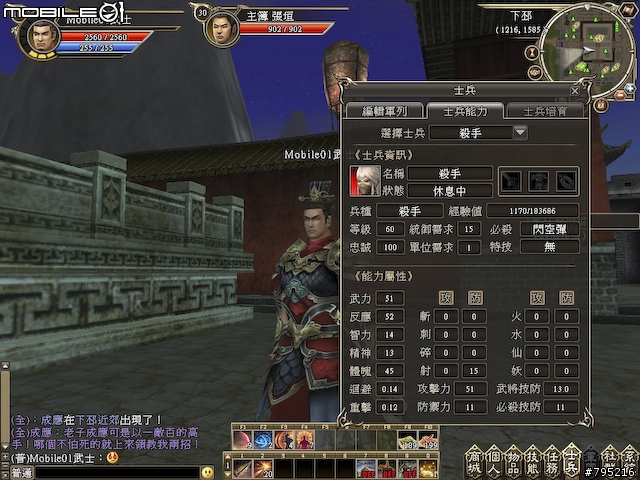Close the 士兵 soldier window

pos(575,90)
